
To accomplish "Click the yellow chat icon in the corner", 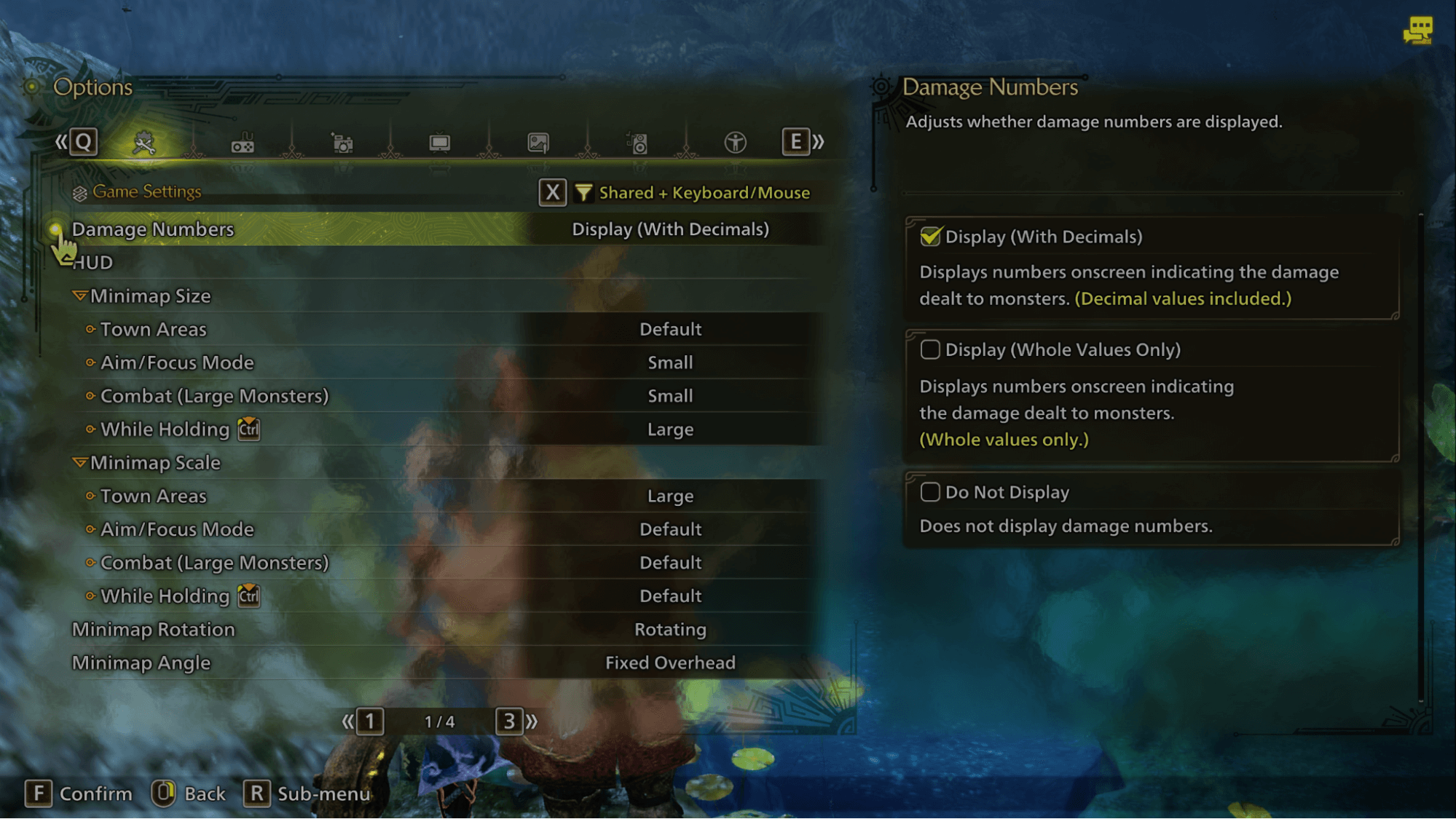I will (1417, 31).
